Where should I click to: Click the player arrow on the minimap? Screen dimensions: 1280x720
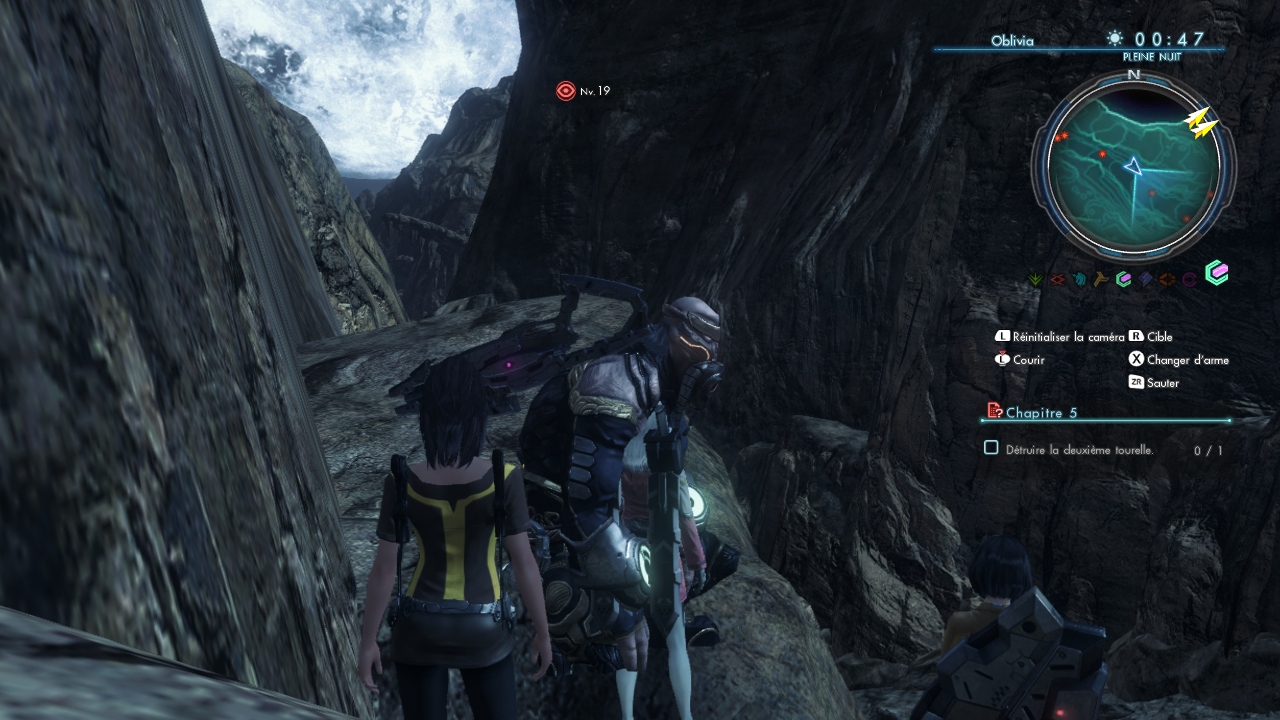(1133, 166)
